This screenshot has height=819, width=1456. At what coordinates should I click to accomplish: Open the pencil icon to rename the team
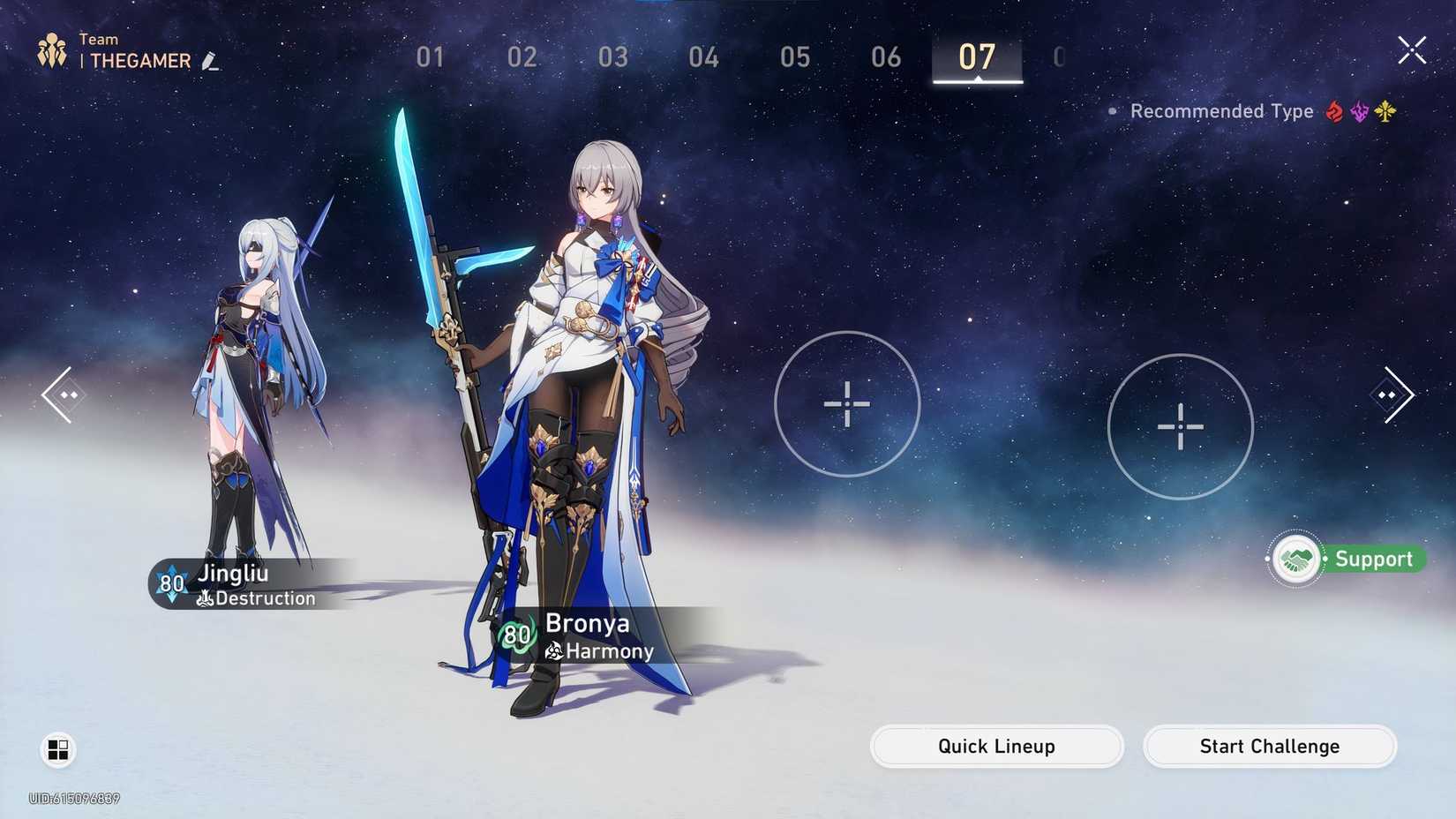point(212,62)
